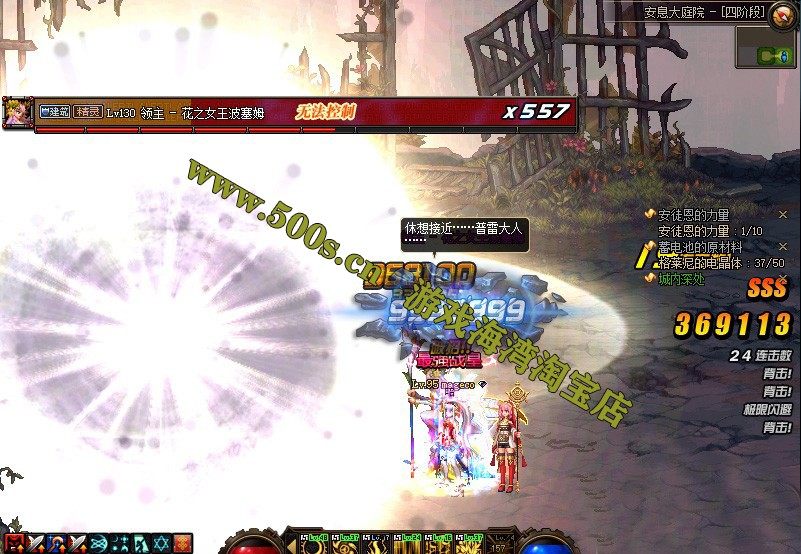Close the 城内深处 quest tracker entry

coord(782,278)
